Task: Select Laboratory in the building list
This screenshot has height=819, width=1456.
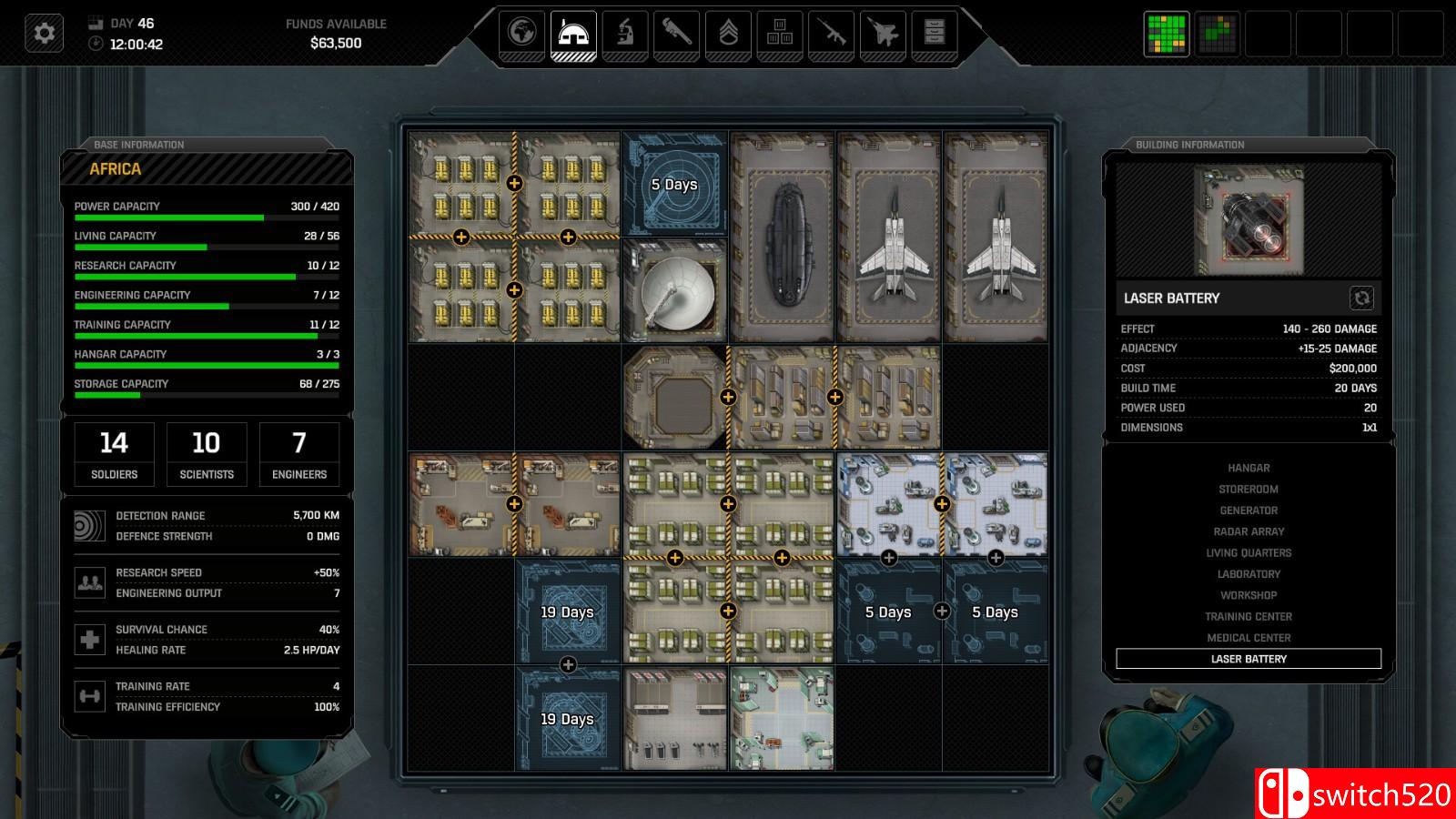Action: click(1249, 574)
